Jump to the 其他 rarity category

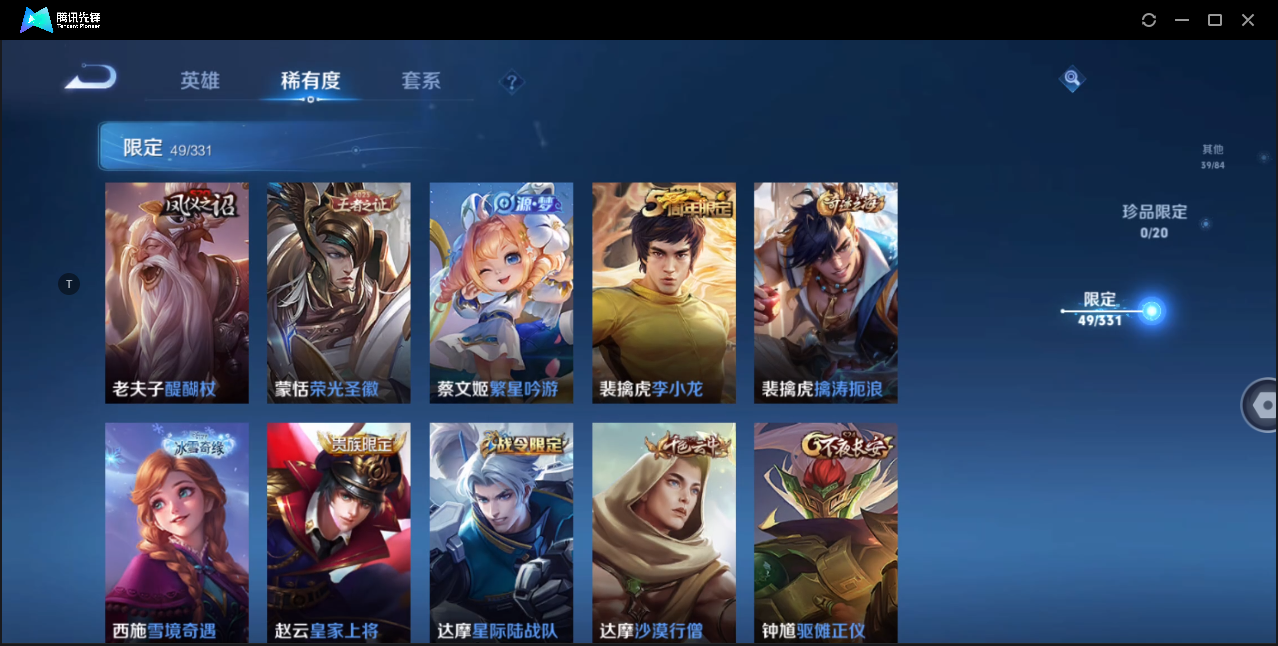[1212, 156]
